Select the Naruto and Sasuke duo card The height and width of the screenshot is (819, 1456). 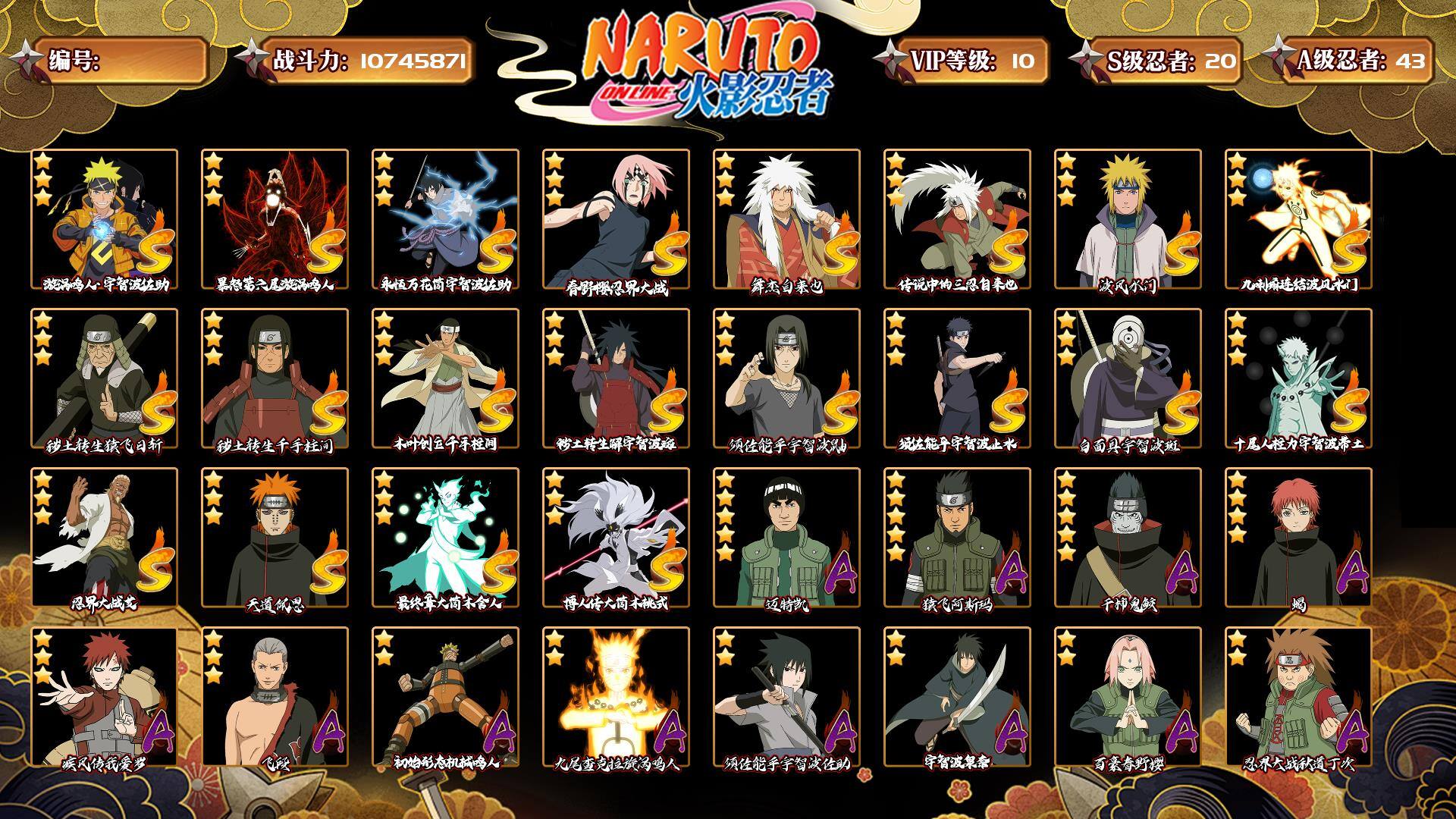104,219
